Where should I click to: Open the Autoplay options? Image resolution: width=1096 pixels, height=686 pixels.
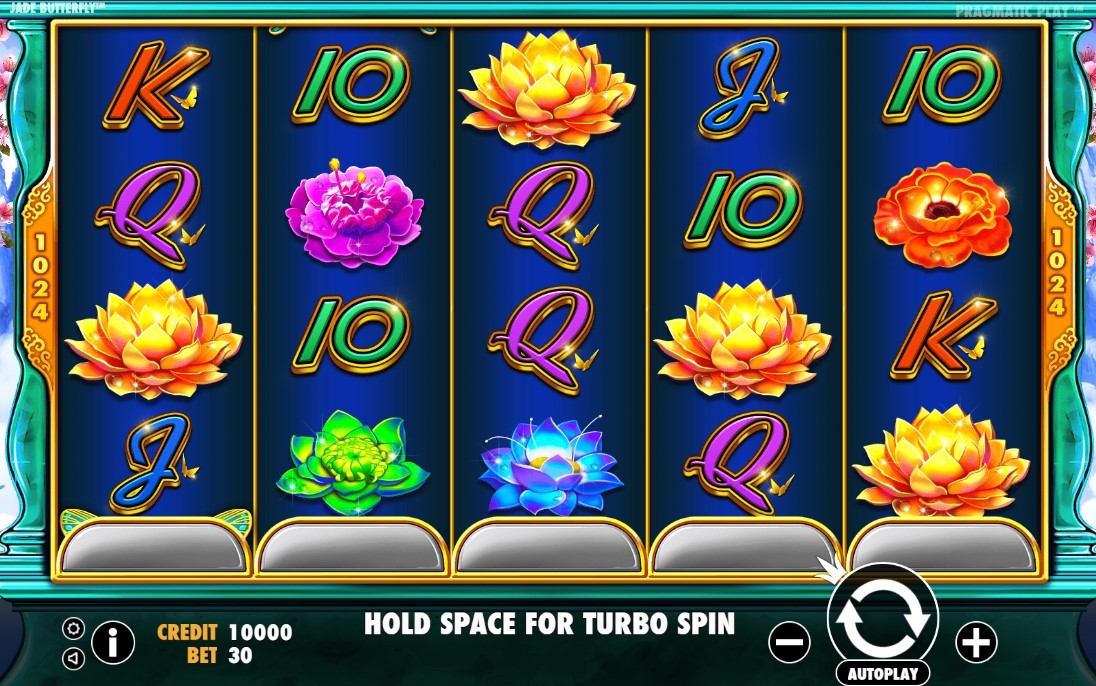pyautogui.click(x=882, y=672)
